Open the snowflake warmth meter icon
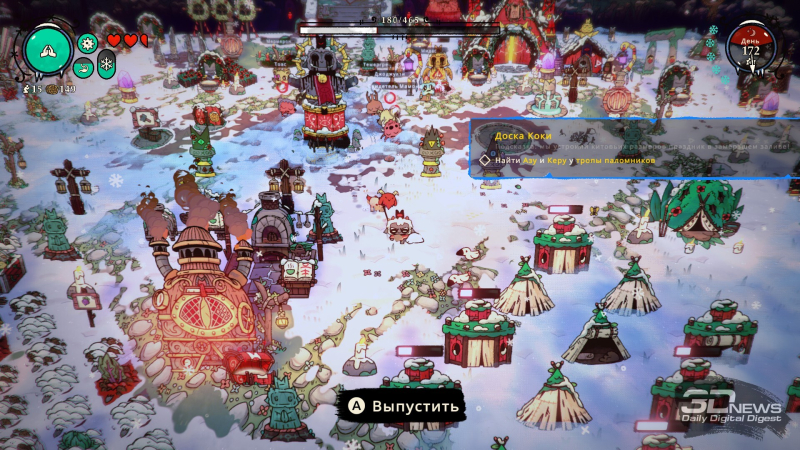 106,64
